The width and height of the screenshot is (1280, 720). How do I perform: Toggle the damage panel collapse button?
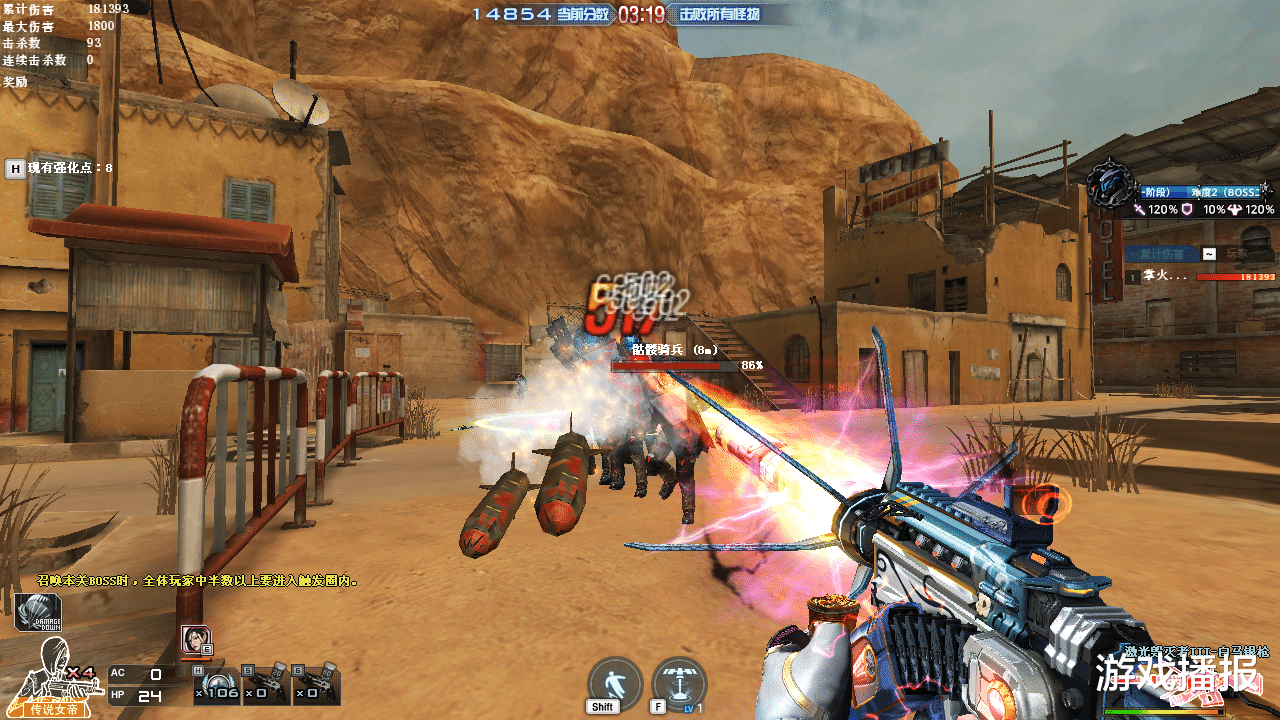click(x=1209, y=254)
